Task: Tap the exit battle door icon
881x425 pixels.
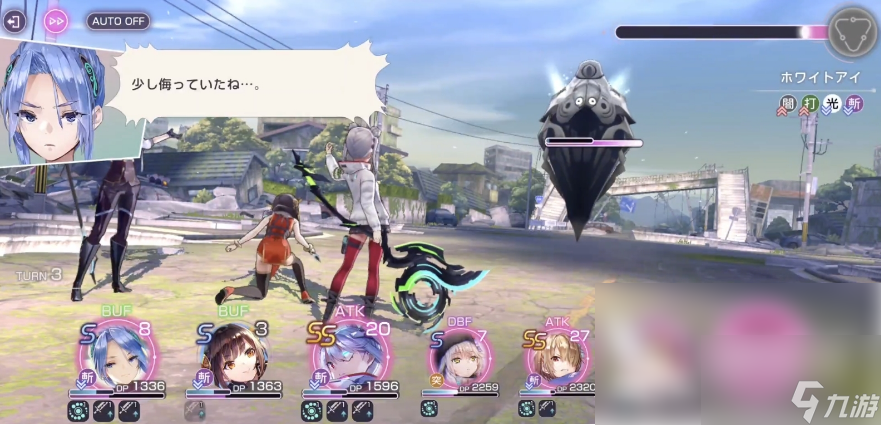Action: (14, 20)
